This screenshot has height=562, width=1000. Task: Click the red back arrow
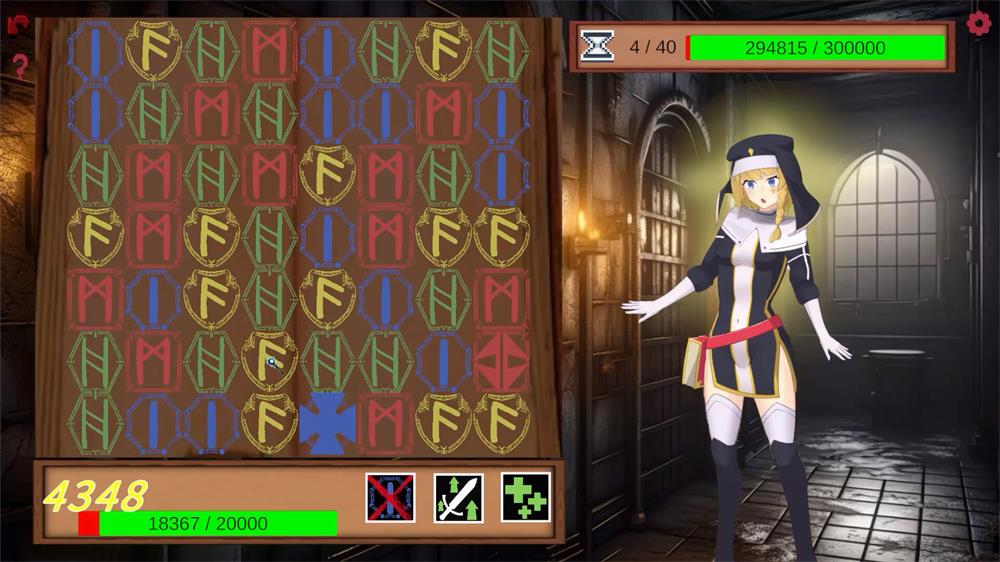17,24
